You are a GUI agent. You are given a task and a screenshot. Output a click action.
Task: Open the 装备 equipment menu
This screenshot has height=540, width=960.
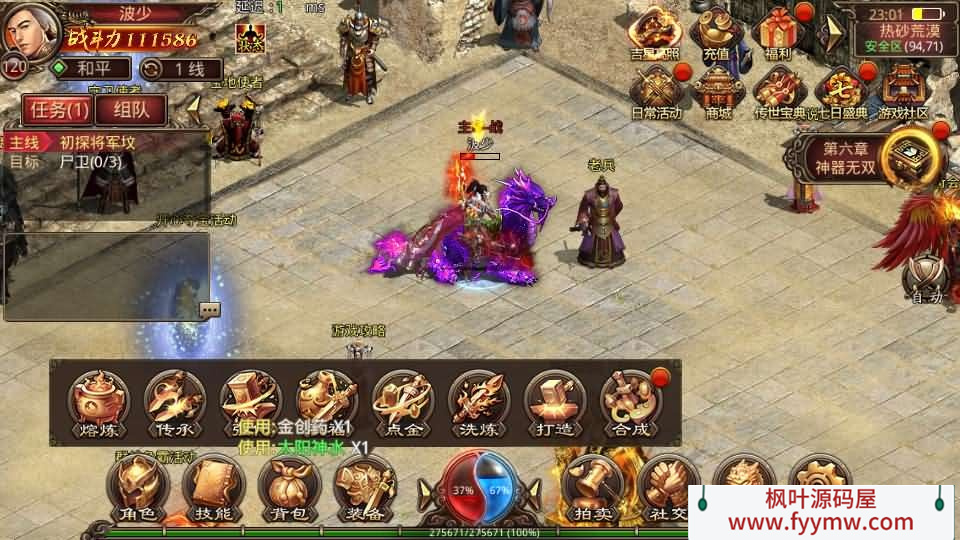click(x=364, y=488)
